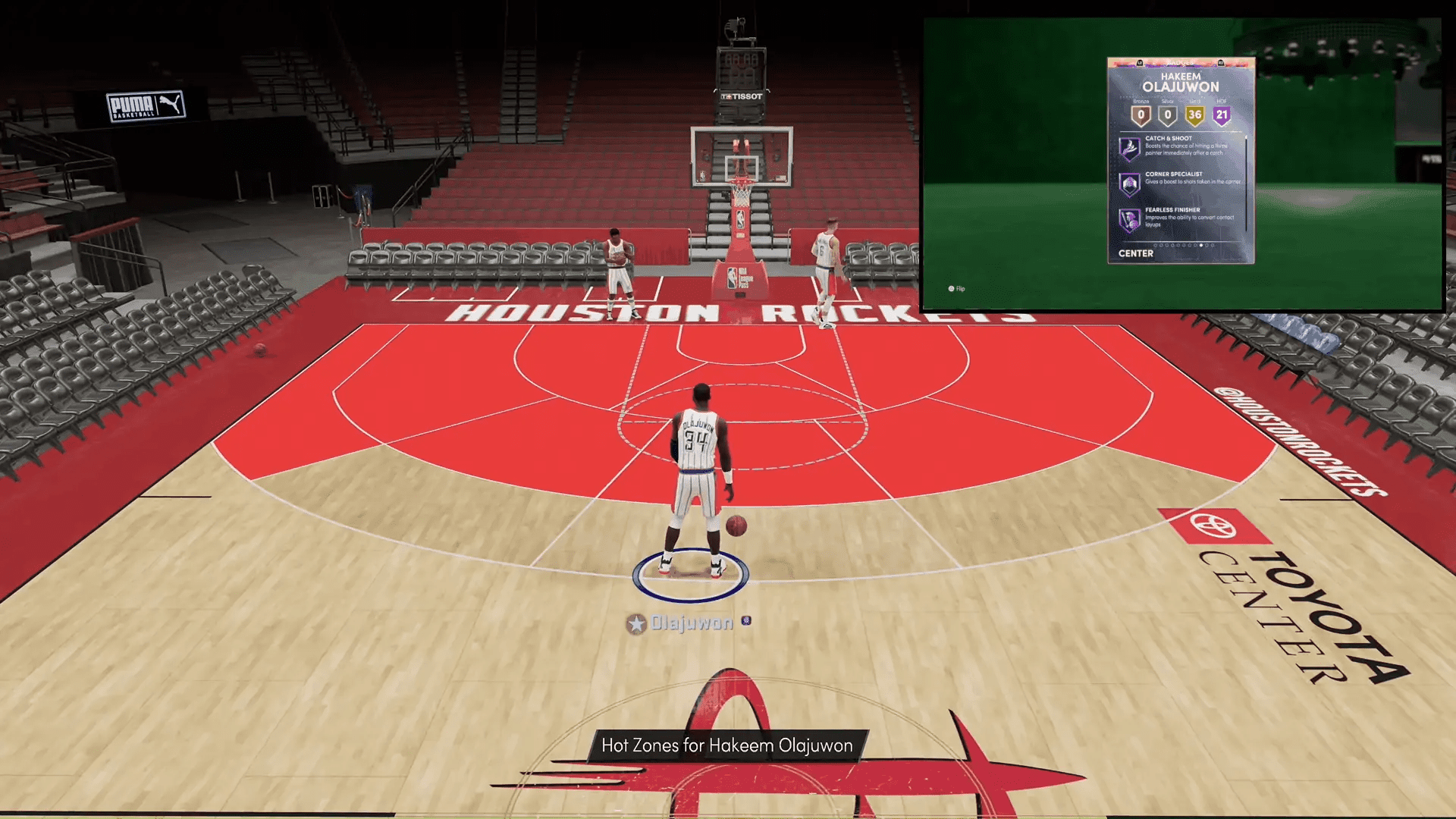This screenshot has width=1456, height=819.
Task: Click the Hot Zones subtitle banner
Action: click(726, 745)
